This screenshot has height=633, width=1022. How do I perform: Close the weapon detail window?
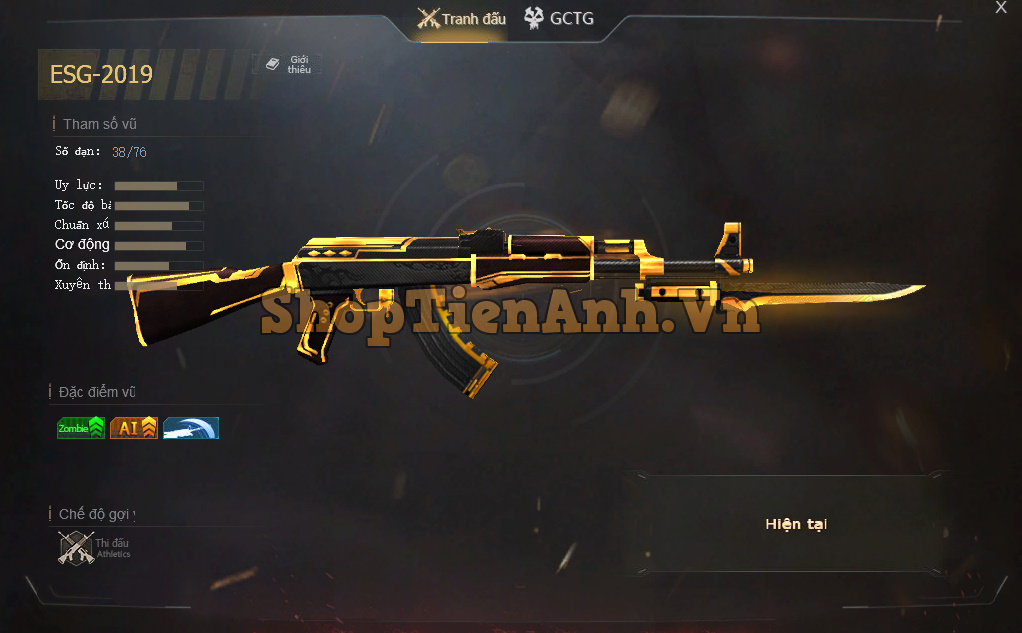click(x=1001, y=8)
